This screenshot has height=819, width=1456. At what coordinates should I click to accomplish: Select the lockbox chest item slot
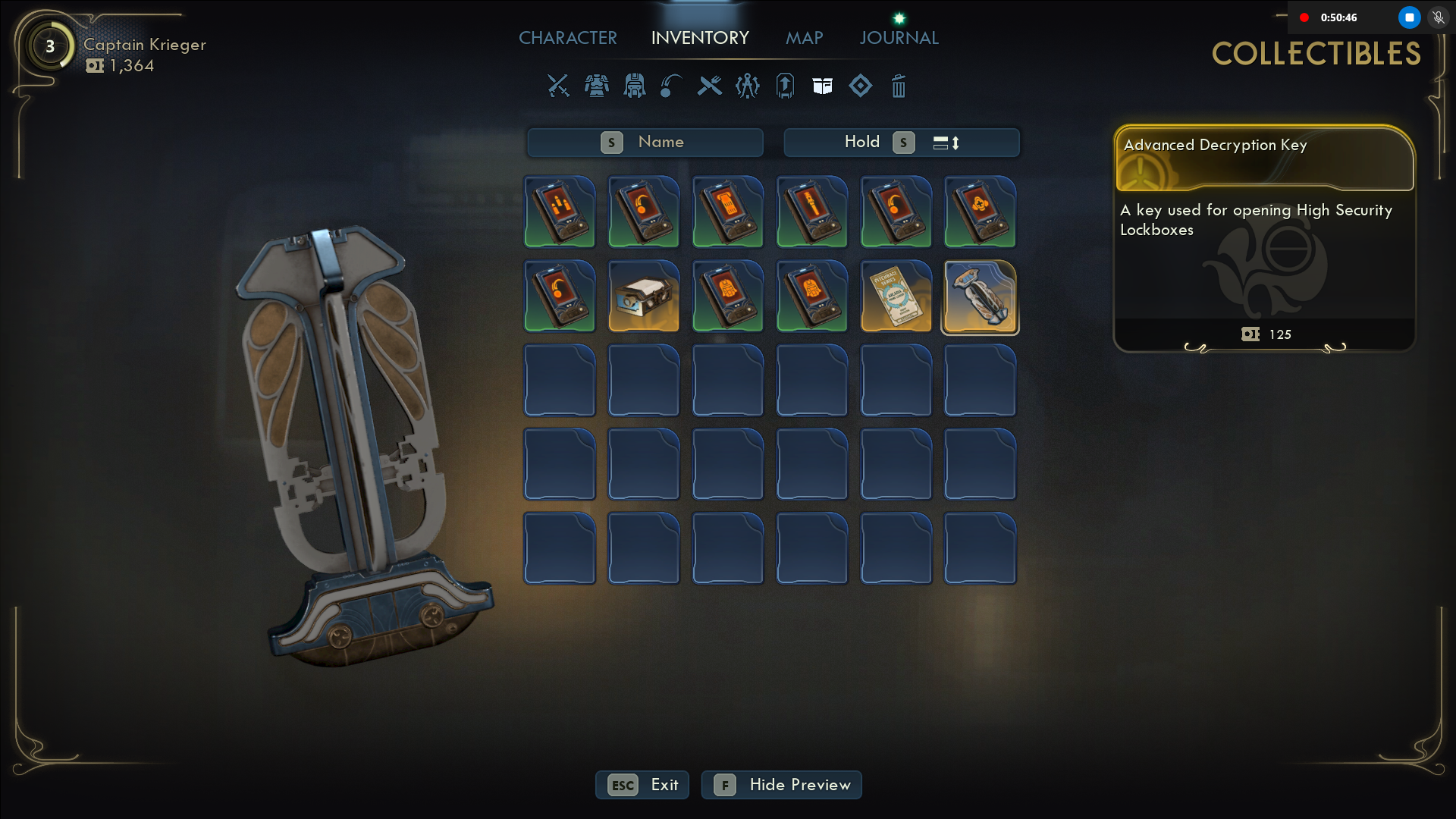(644, 297)
